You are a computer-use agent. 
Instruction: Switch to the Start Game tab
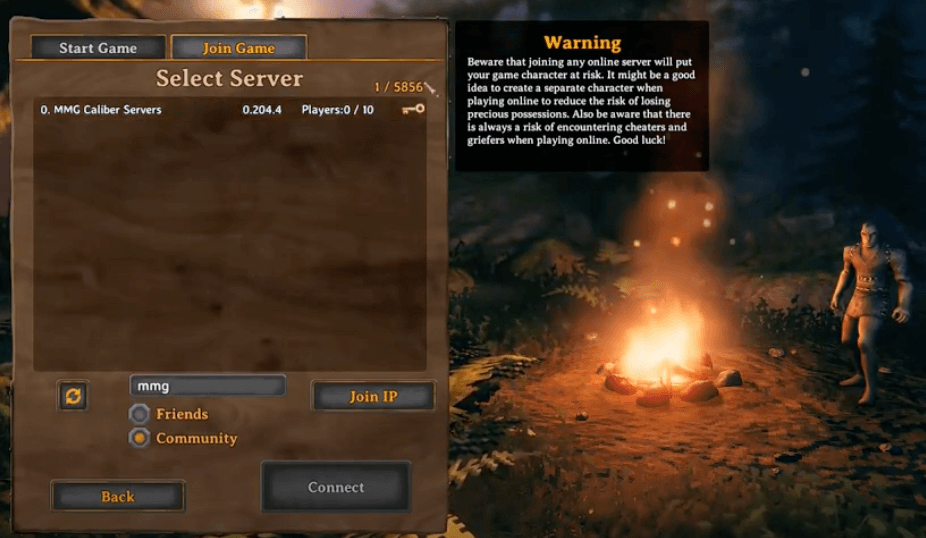point(98,48)
